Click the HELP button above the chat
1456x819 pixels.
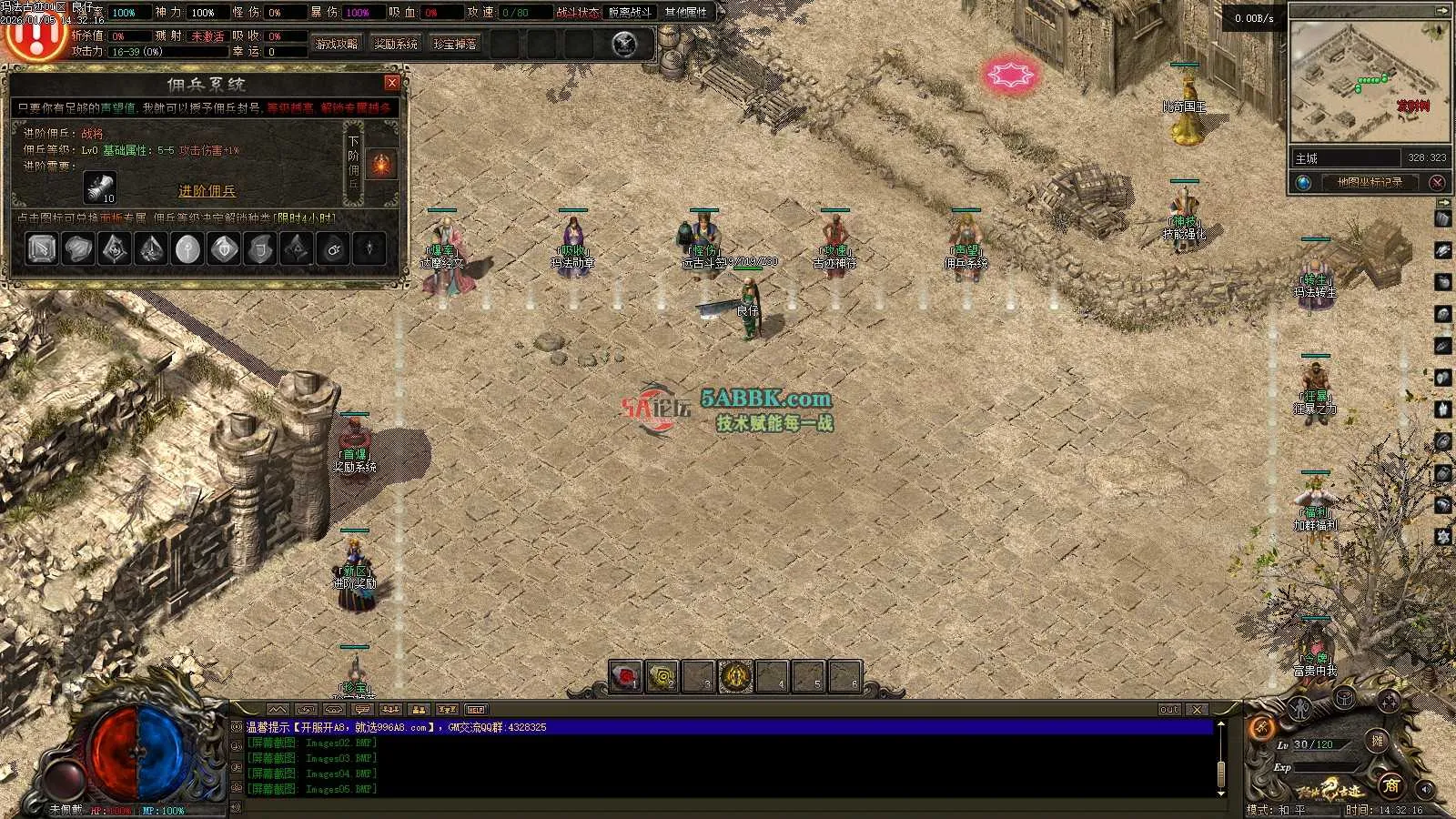(476, 709)
